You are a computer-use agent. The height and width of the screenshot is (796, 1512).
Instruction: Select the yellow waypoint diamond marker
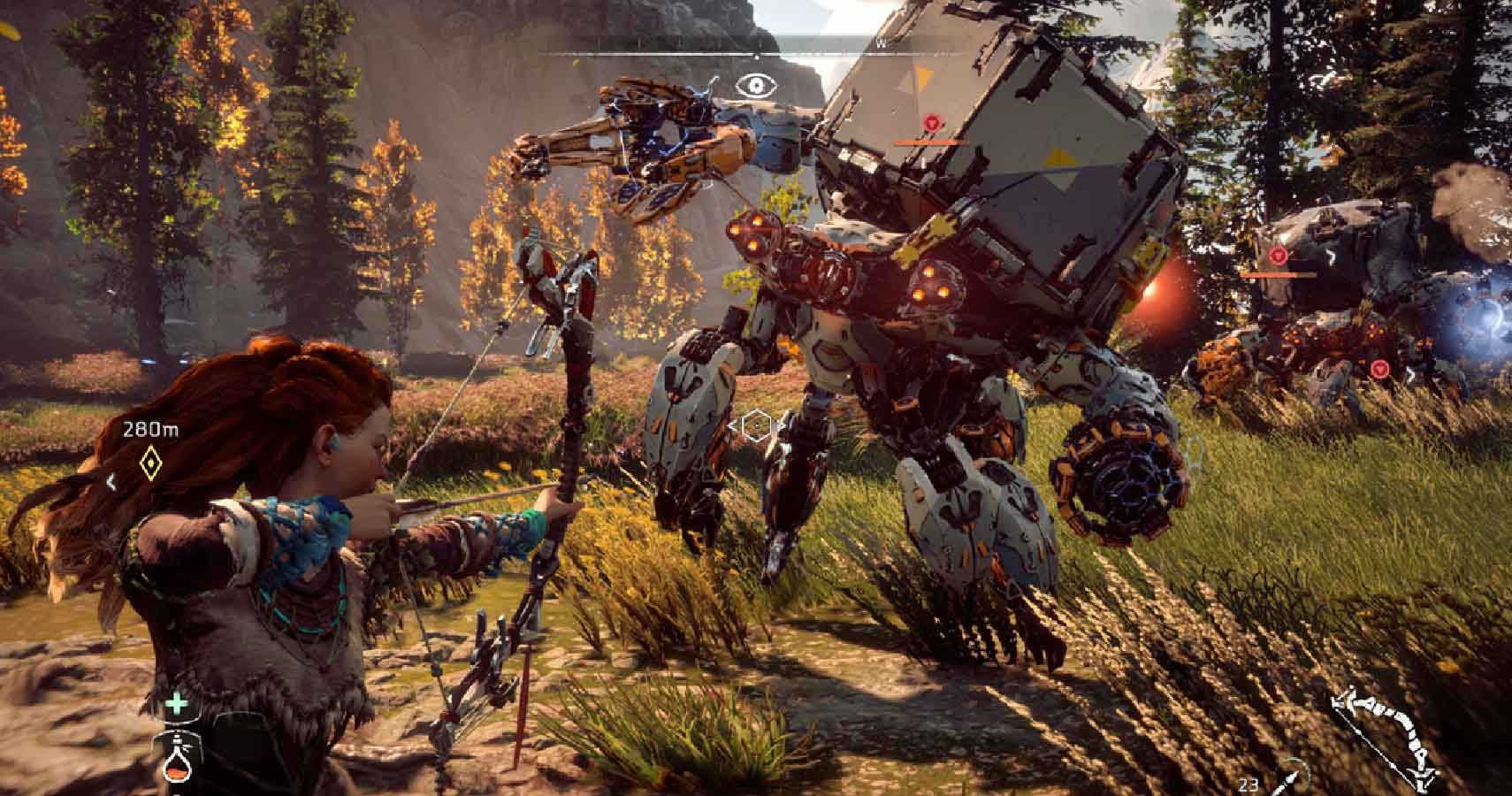click(x=152, y=463)
